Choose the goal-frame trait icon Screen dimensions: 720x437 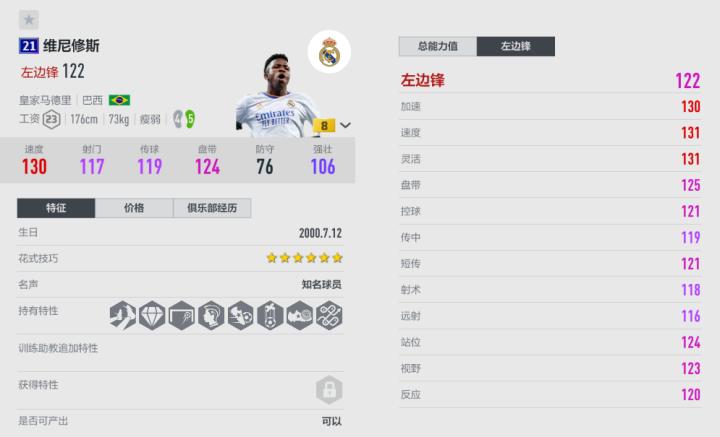(181, 315)
